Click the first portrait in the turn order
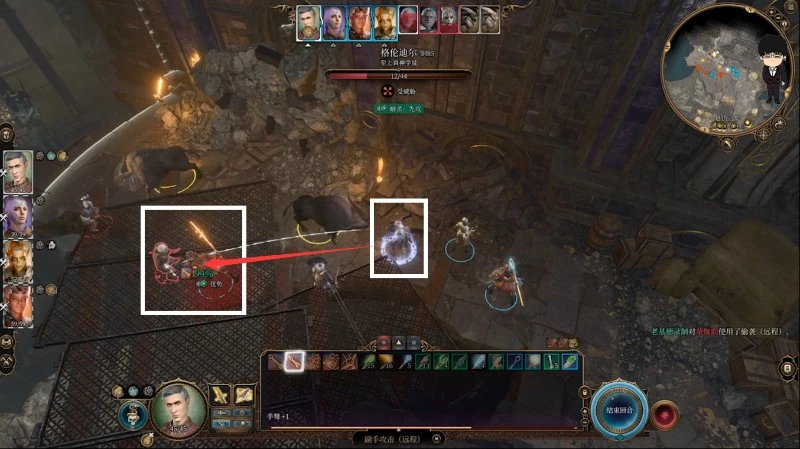 click(x=309, y=21)
